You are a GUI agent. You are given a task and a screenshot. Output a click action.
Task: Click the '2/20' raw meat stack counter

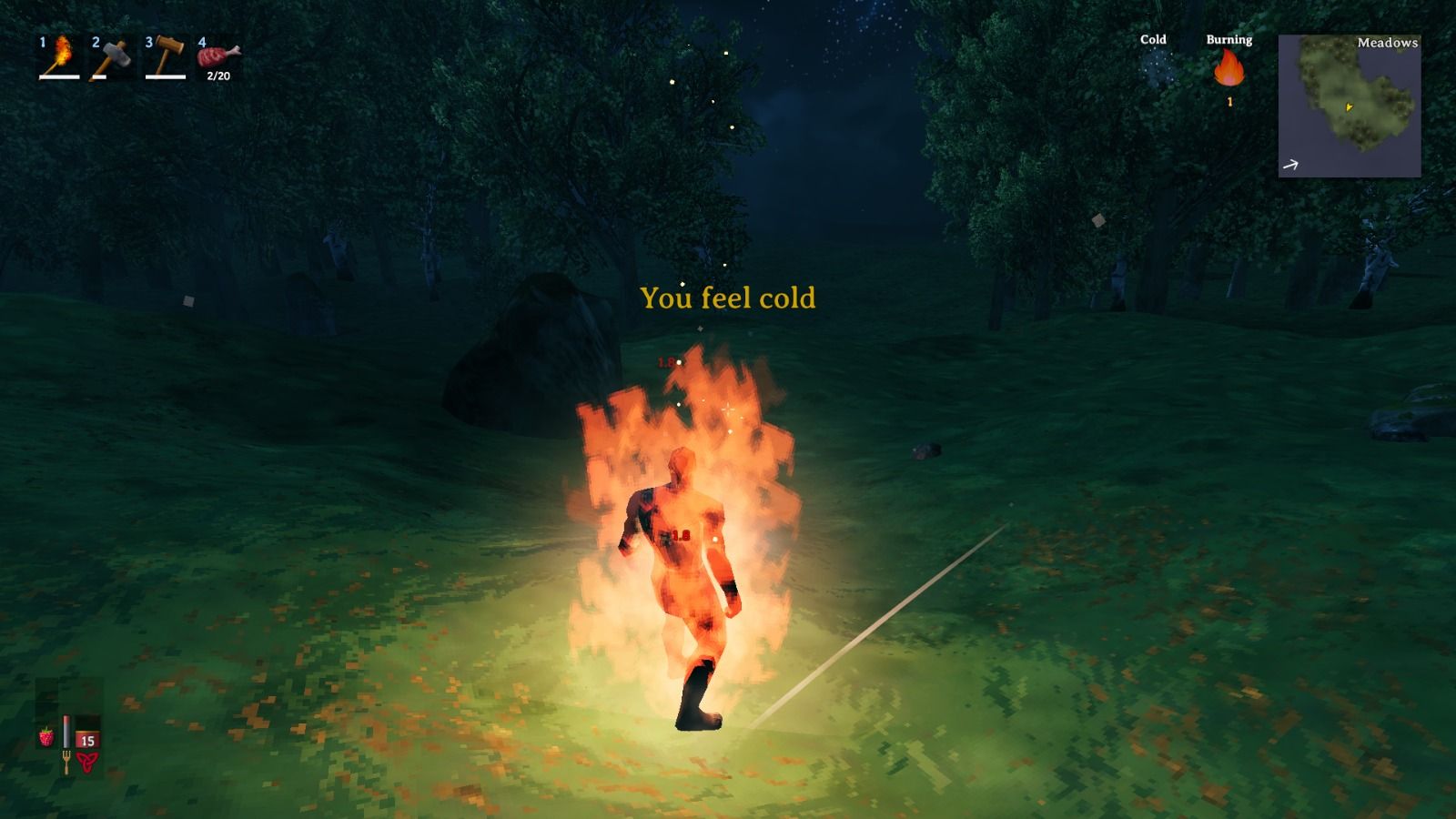click(x=217, y=77)
